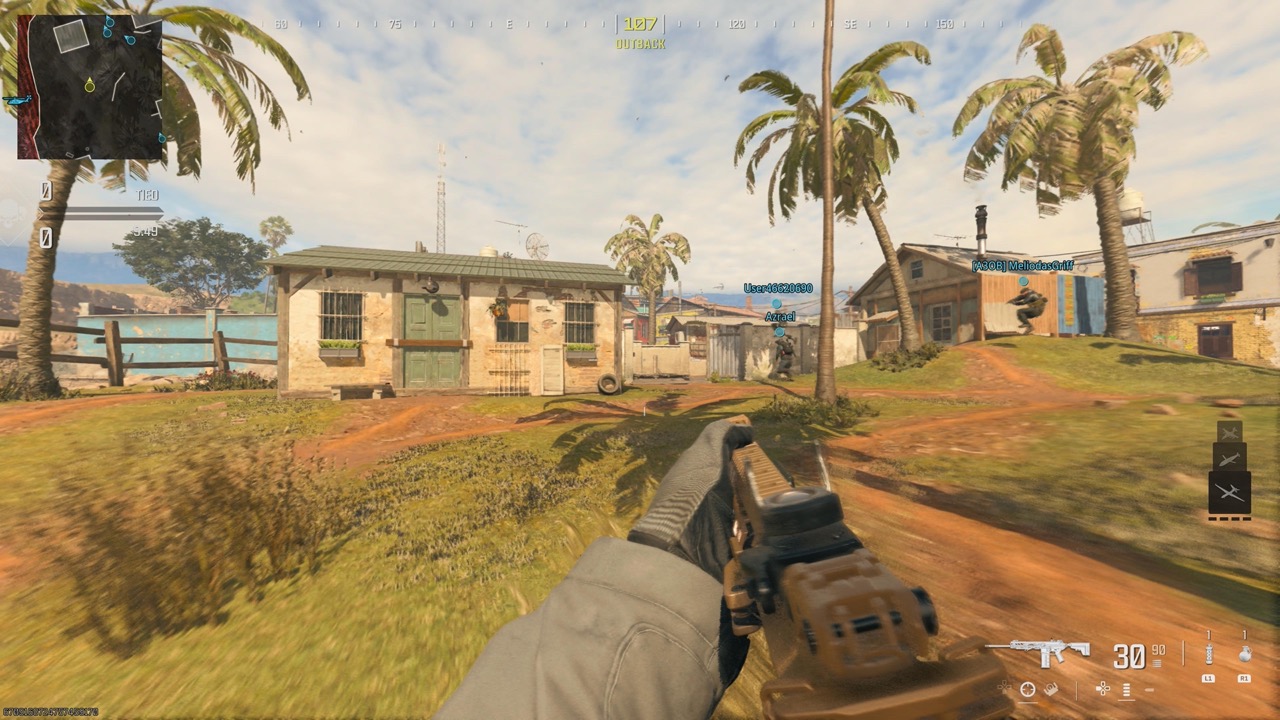Click the assault rifle weapon icon
This screenshot has width=1280, height=720.
pyautogui.click(x=1039, y=648)
